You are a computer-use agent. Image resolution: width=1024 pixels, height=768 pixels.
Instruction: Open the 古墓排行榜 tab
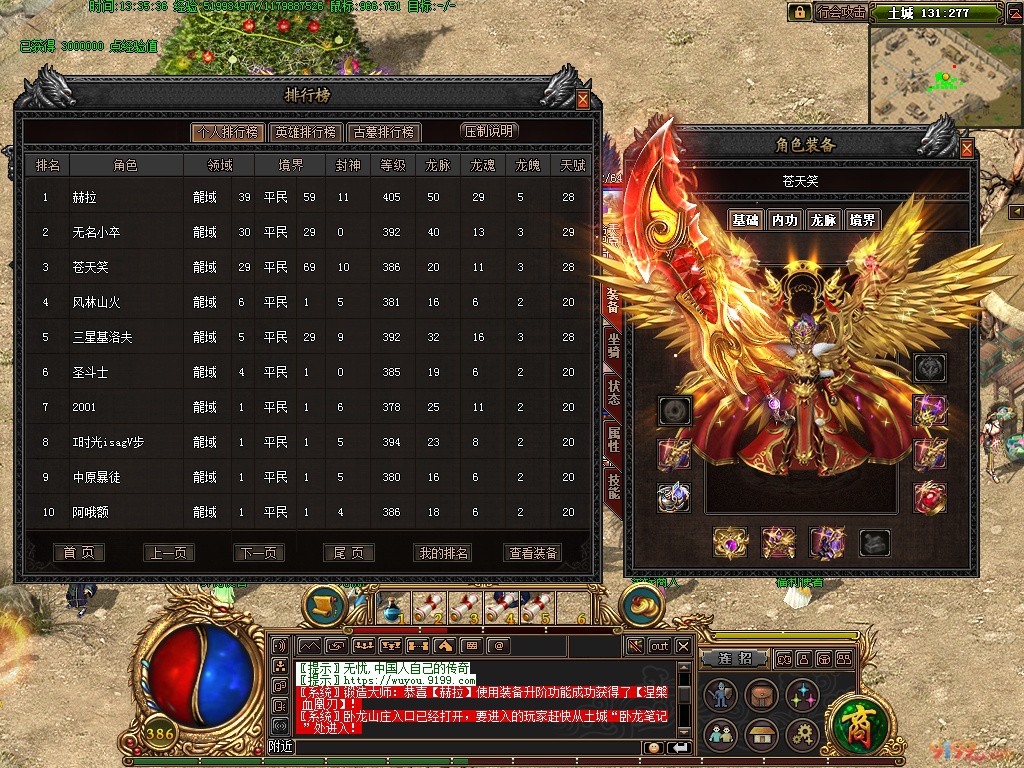point(383,132)
